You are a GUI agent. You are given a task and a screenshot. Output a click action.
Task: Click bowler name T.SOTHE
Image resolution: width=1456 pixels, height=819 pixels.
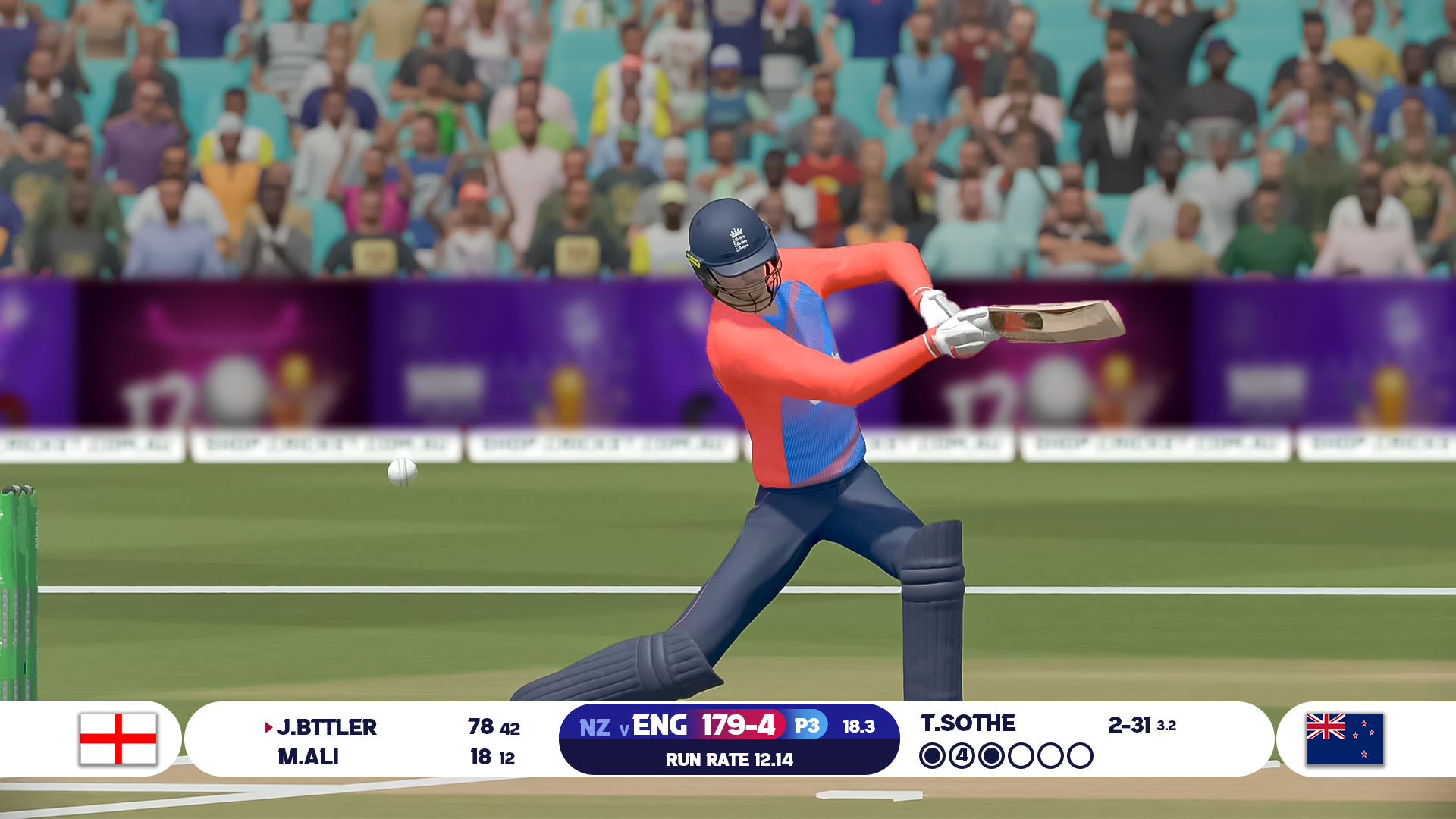click(968, 724)
